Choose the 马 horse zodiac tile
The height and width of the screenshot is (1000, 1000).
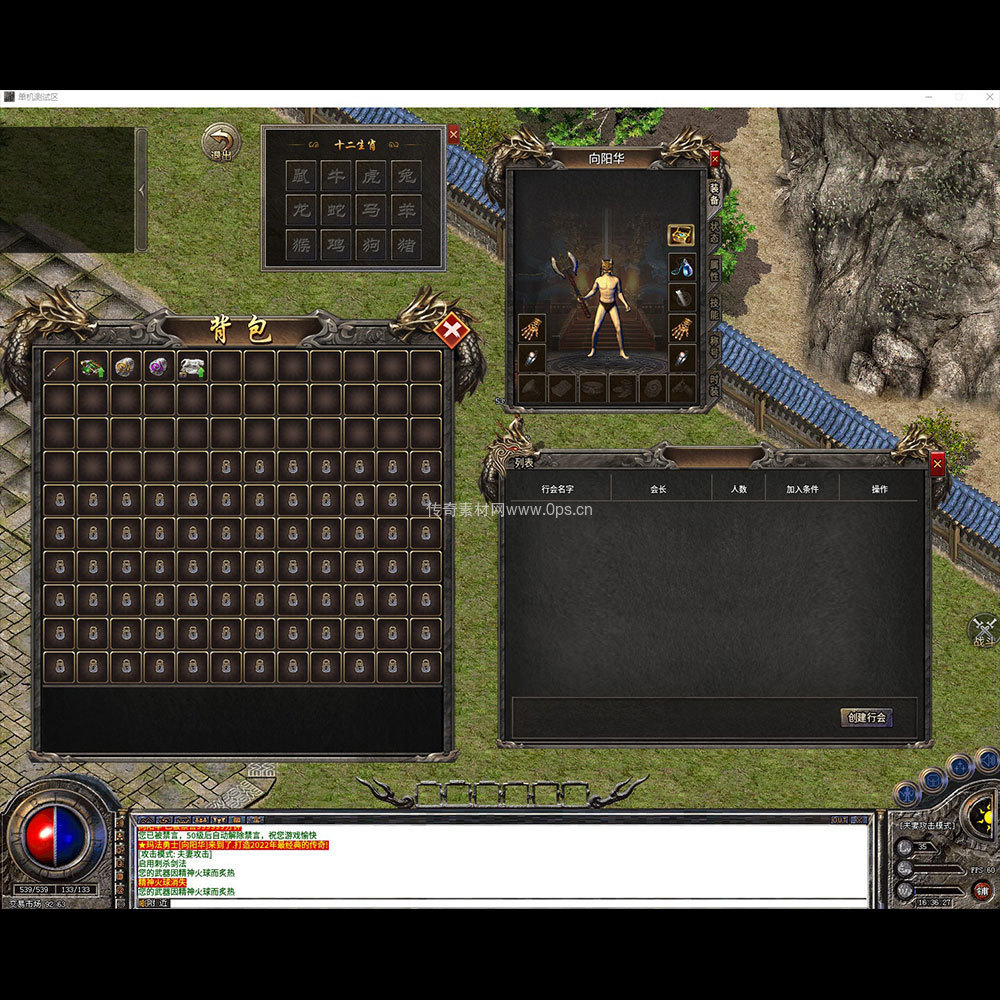(x=371, y=211)
